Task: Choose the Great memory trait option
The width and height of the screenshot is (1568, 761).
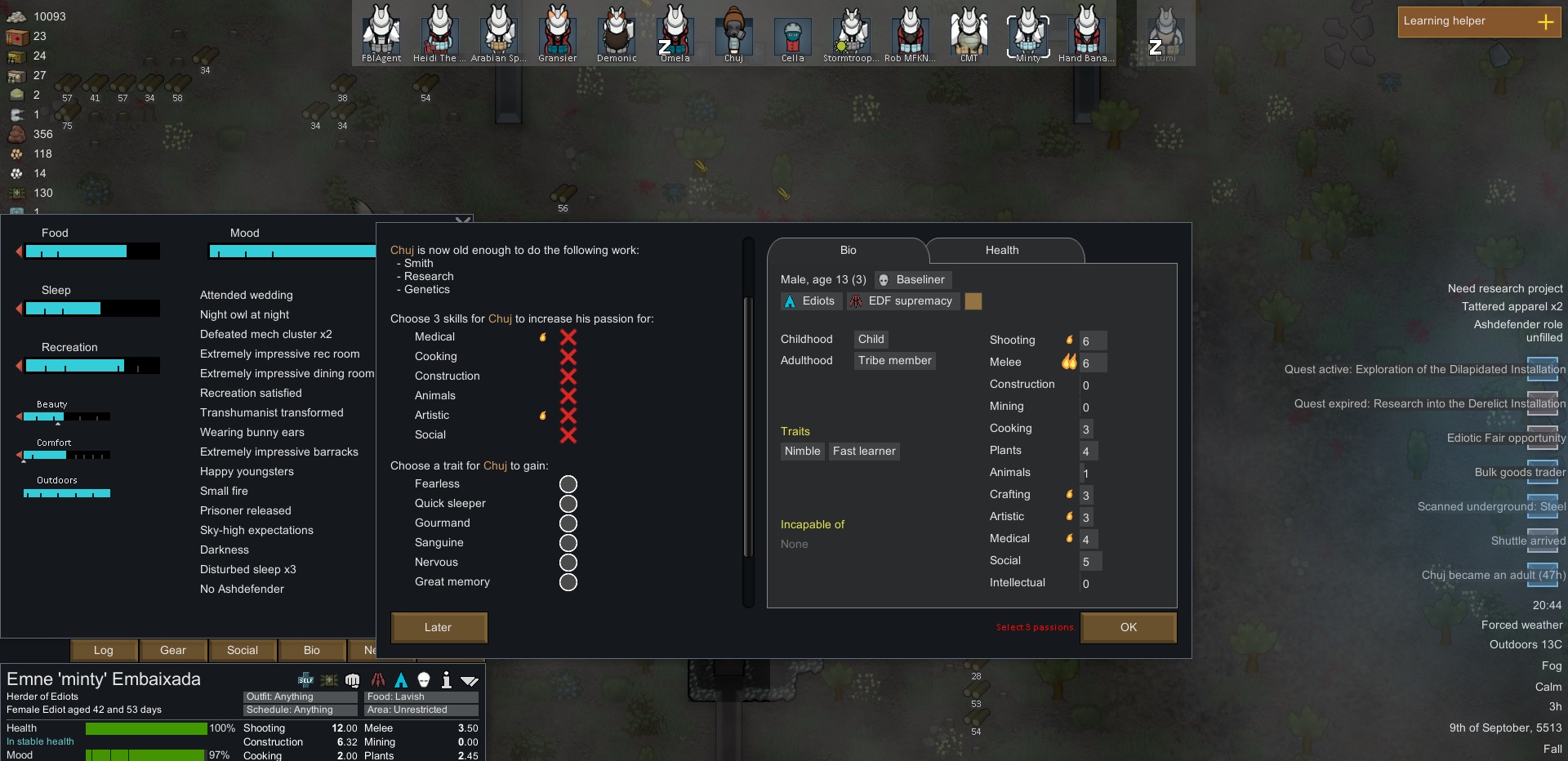Action: coord(568,583)
